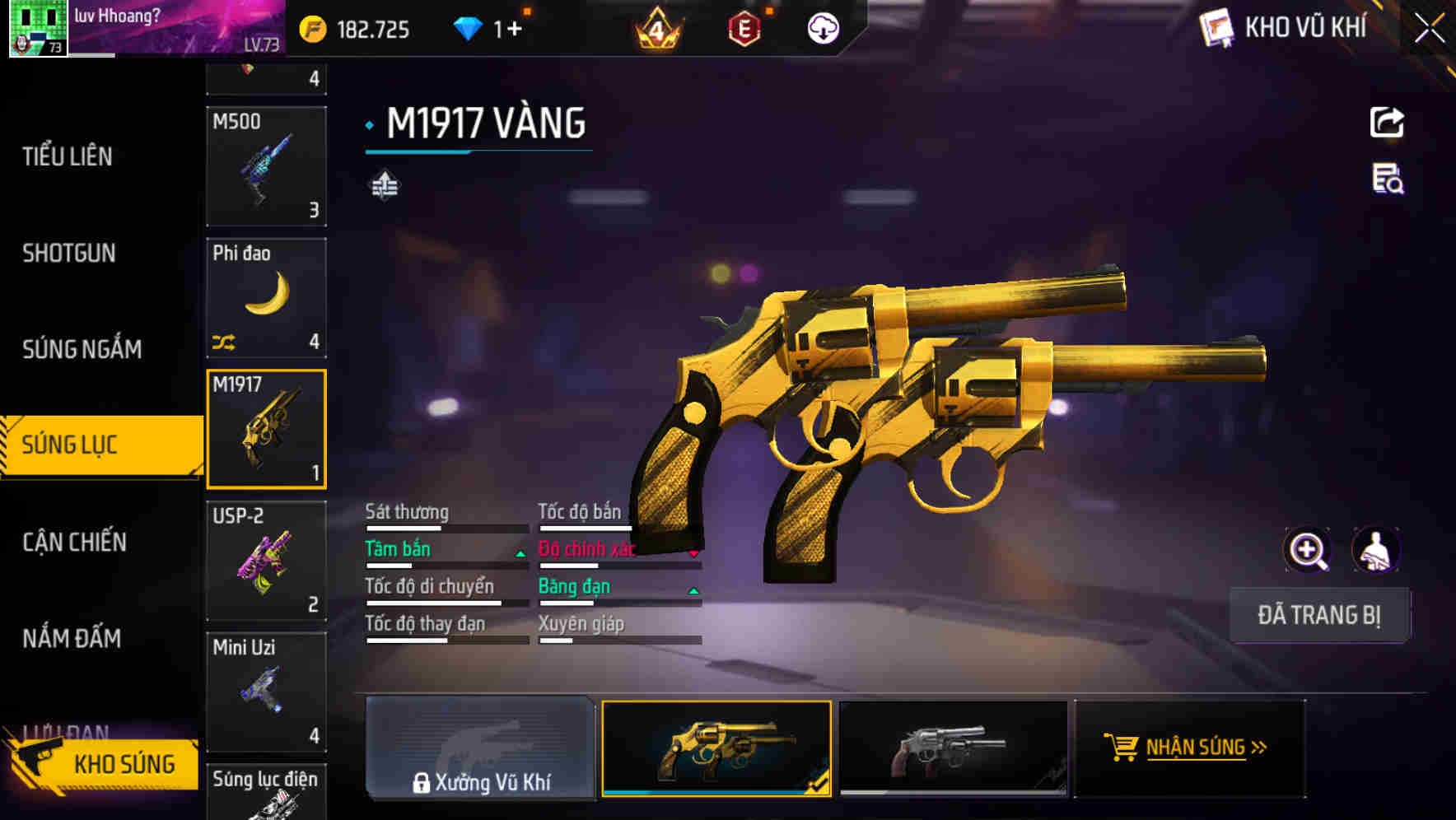Image resolution: width=1456 pixels, height=820 pixels.
Task: Click the ĐÃ TRANG BỊ button
Action: [1319, 616]
